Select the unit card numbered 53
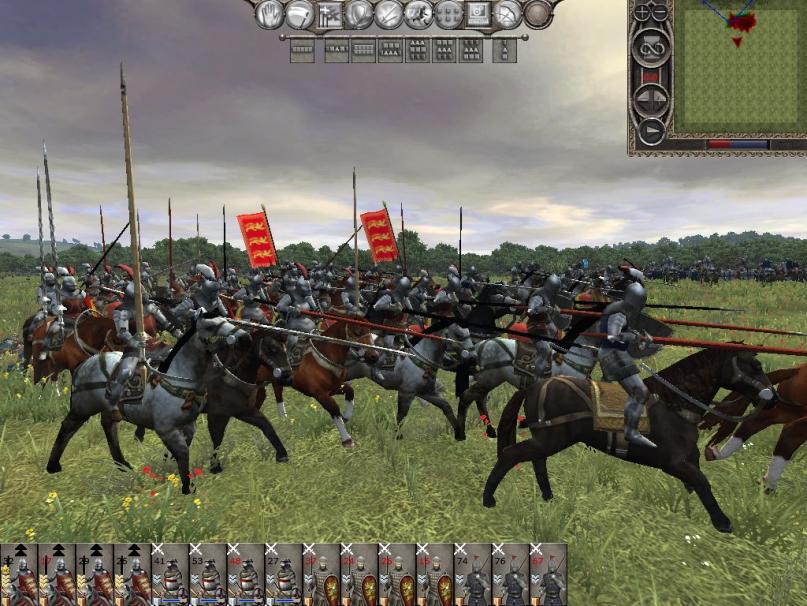This screenshot has height=606, width=807. click(x=209, y=575)
